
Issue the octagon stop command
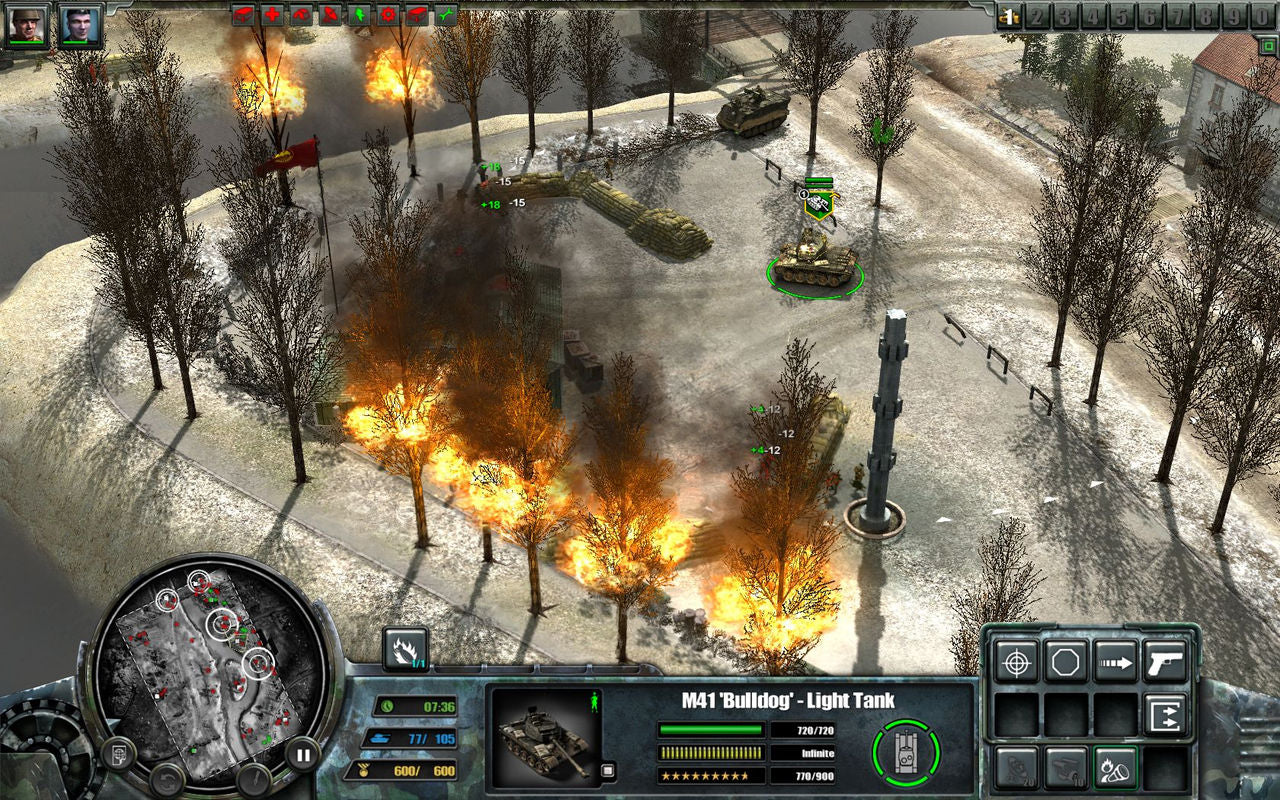1066,661
